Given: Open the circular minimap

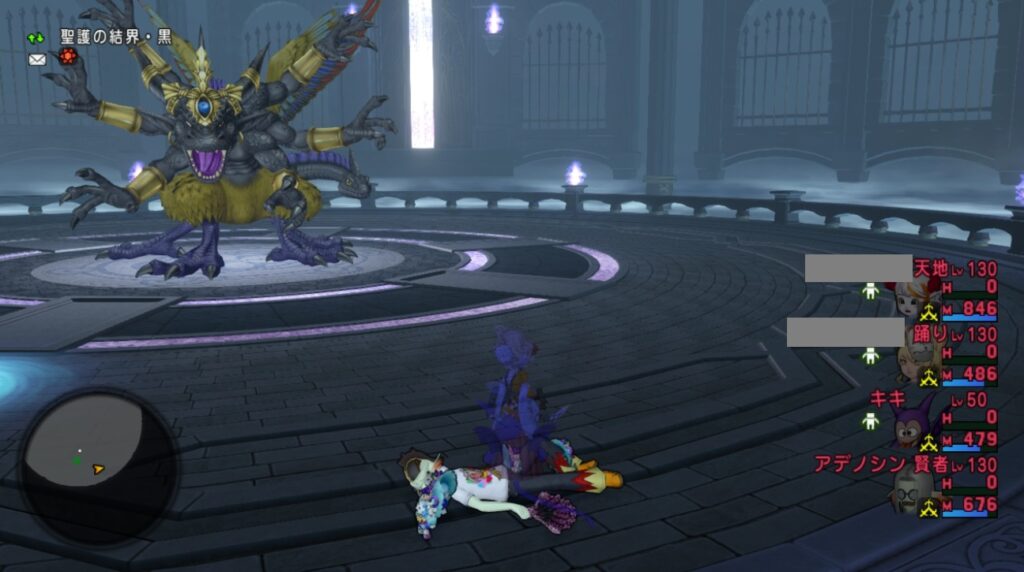Looking at the screenshot, I should click(99, 465).
